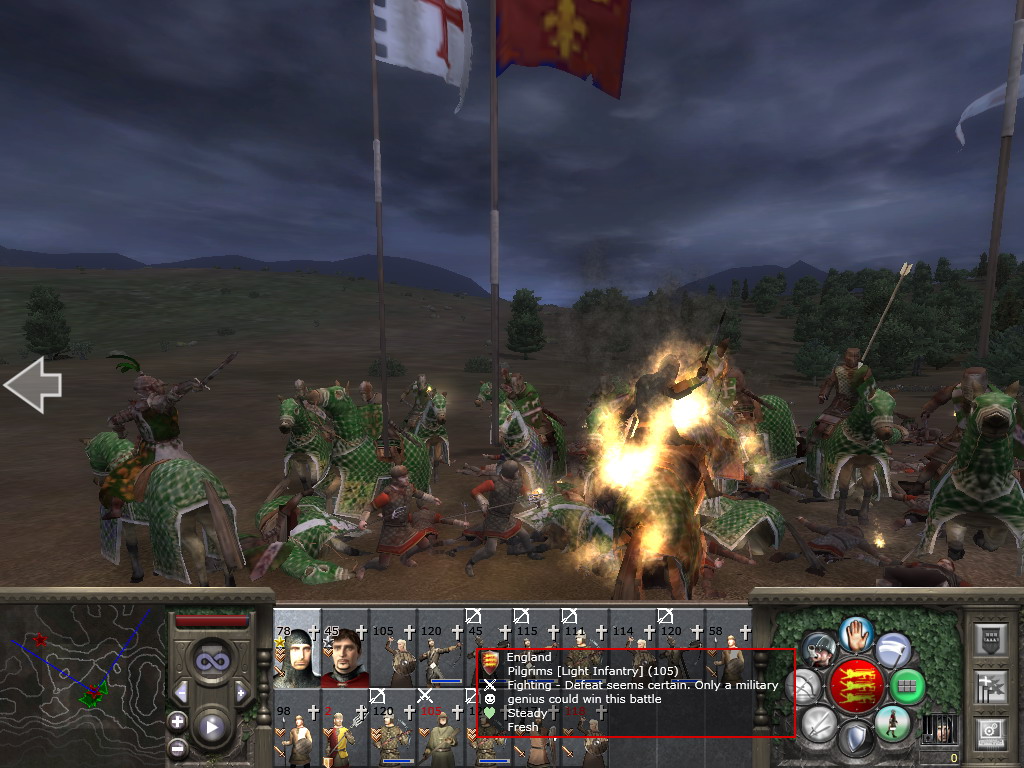Click the play button on speed panel
Screen dimensions: 1024x768
[x=211, y=727]
